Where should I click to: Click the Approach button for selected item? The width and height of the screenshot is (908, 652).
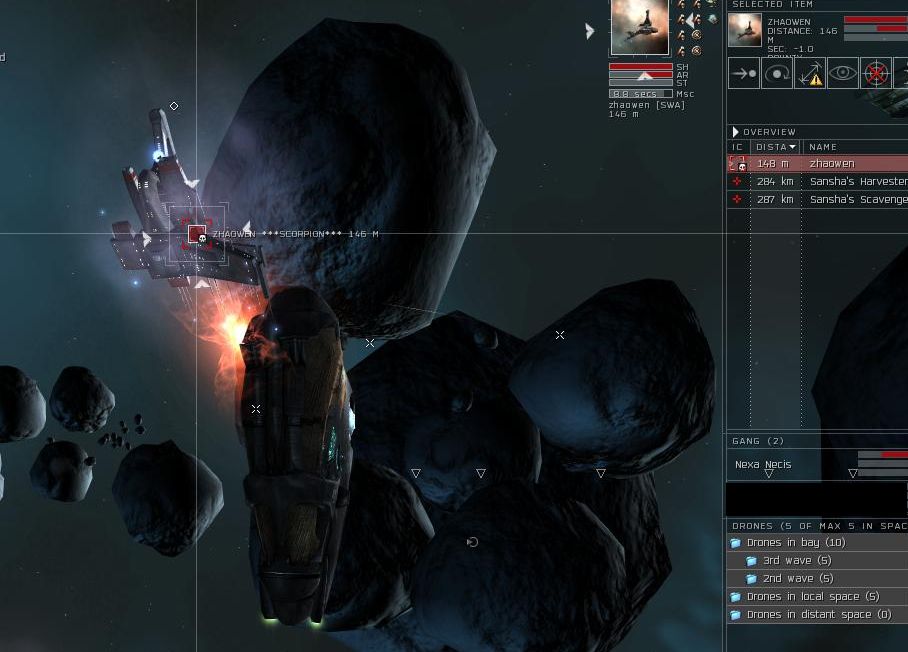pos(744,74)
